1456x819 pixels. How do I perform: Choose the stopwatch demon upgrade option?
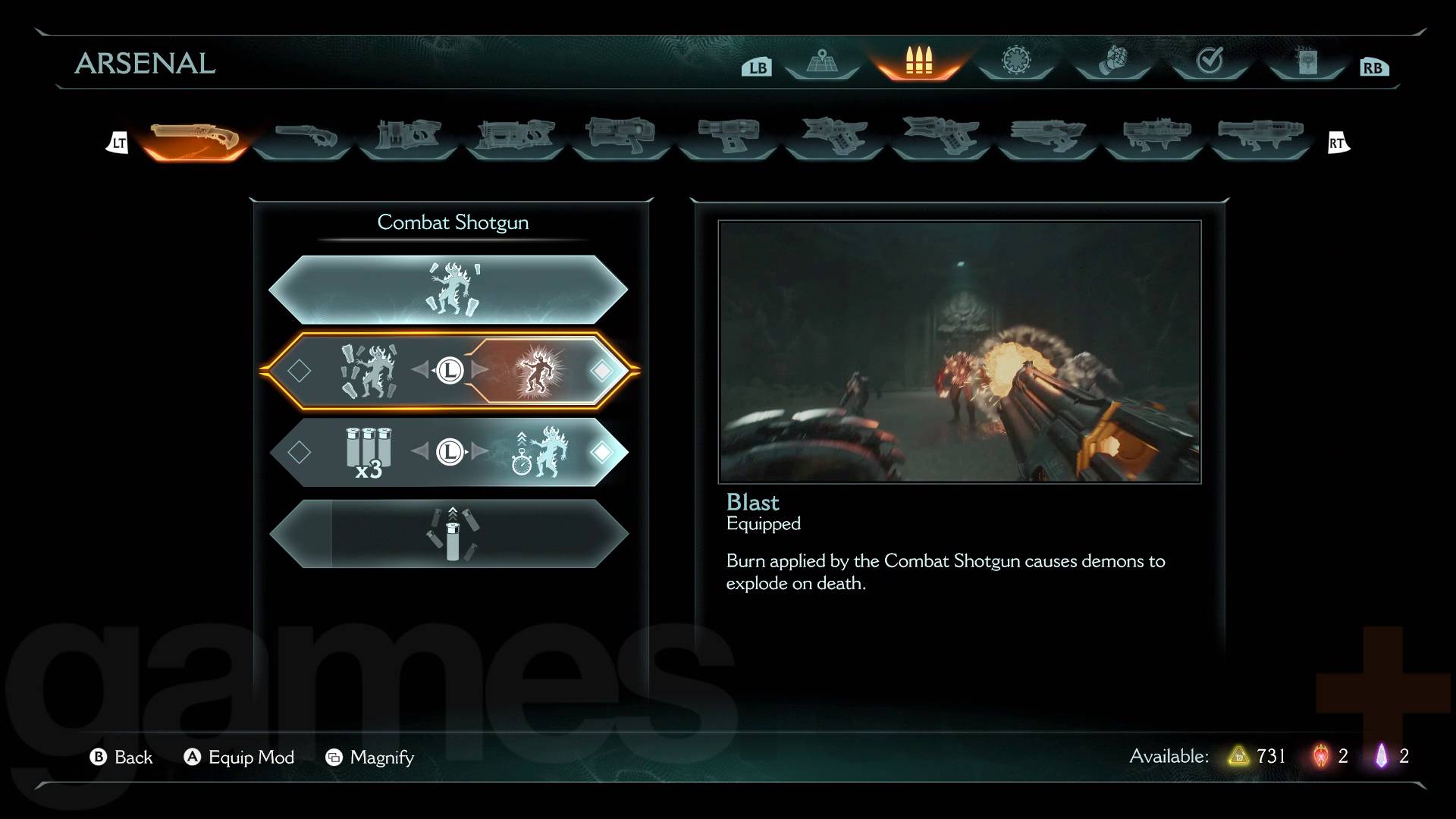click(538, 453)
